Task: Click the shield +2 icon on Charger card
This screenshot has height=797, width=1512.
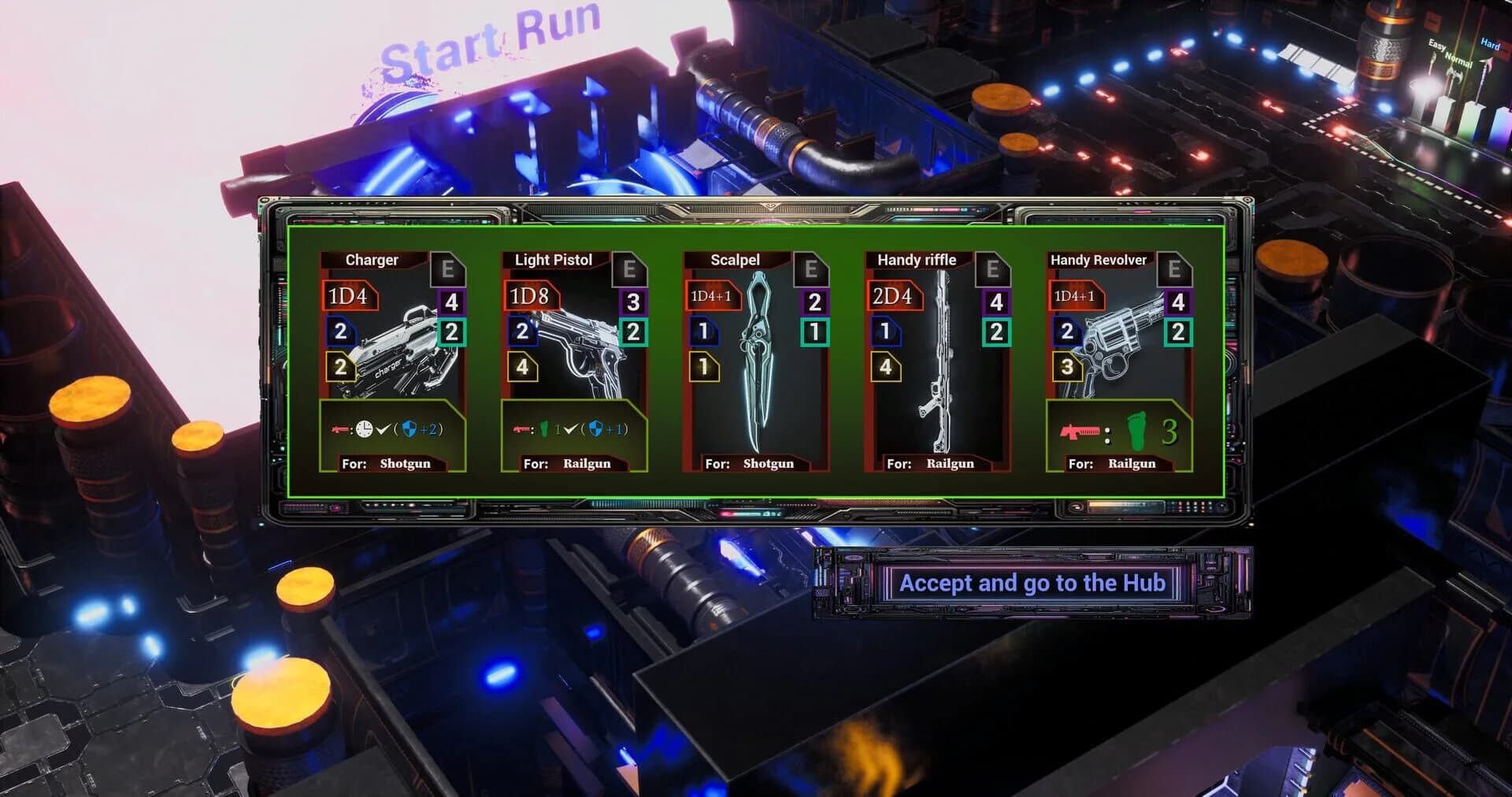Action: point(409,430)
